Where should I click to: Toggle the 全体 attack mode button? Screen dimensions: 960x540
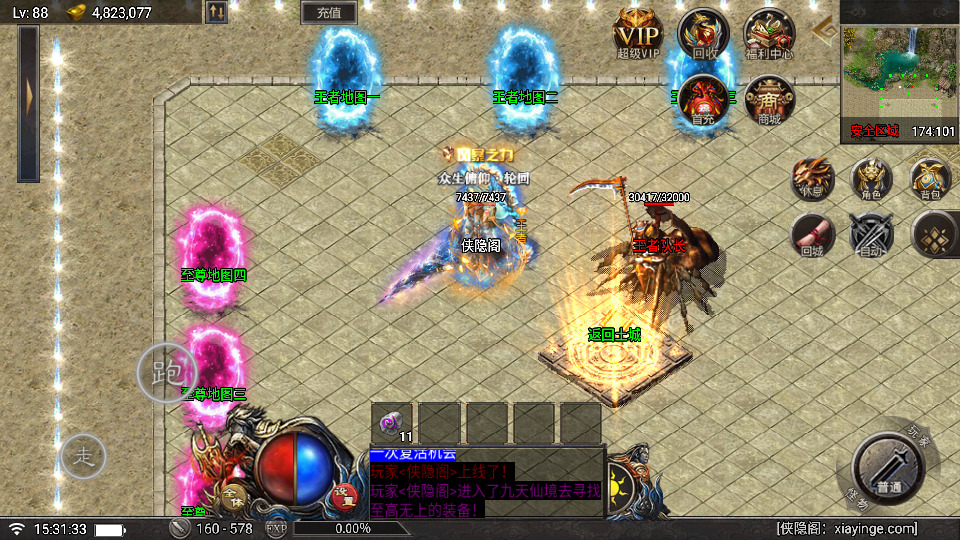(232, 495)
